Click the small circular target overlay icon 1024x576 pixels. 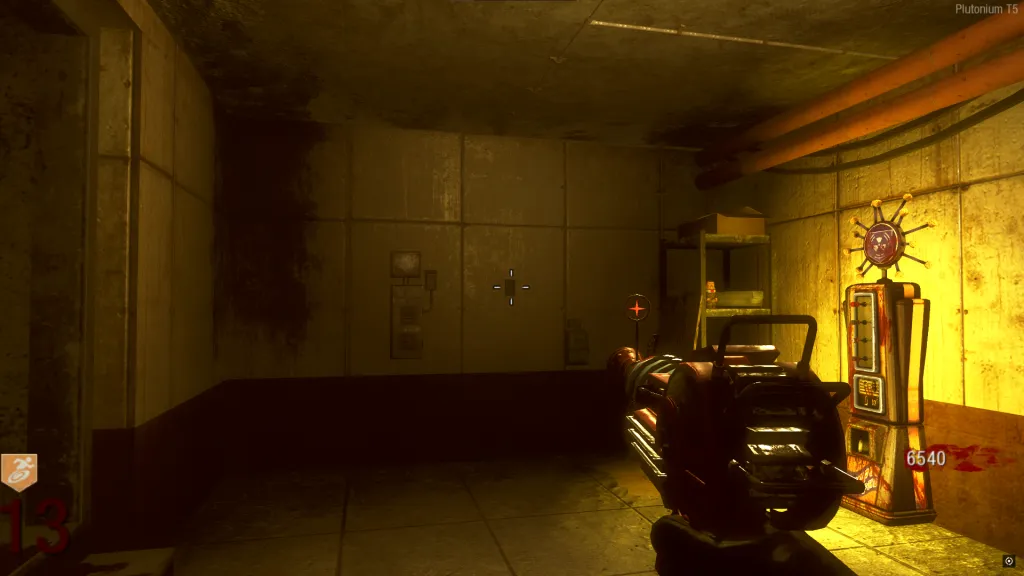click(1008, 561)
